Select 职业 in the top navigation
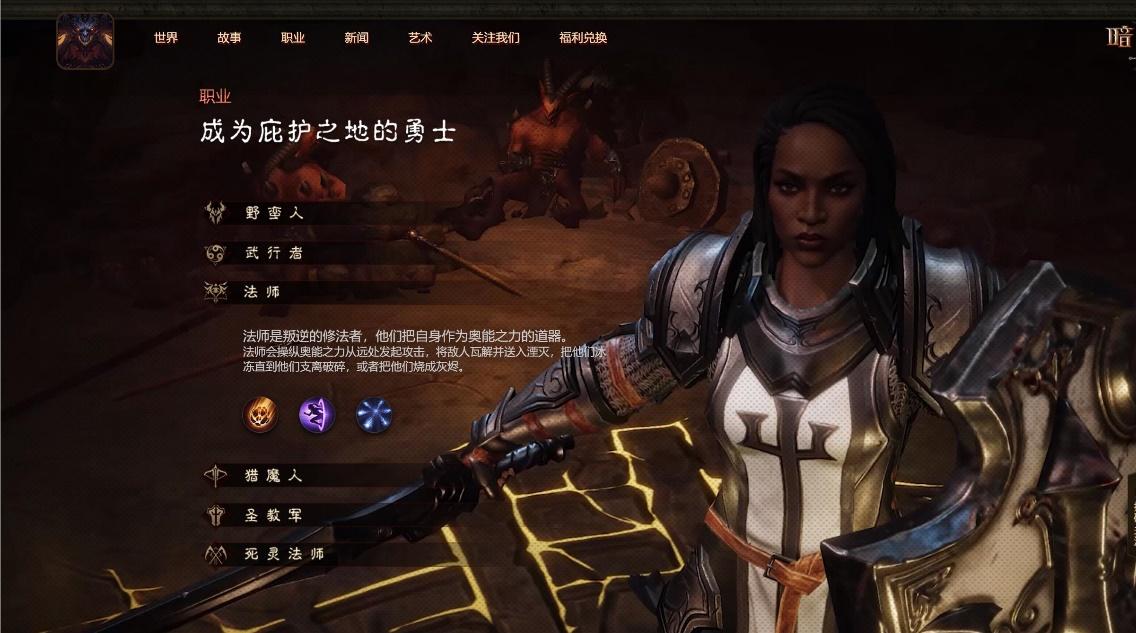The image size is (1136, 633). pos(293,38)
